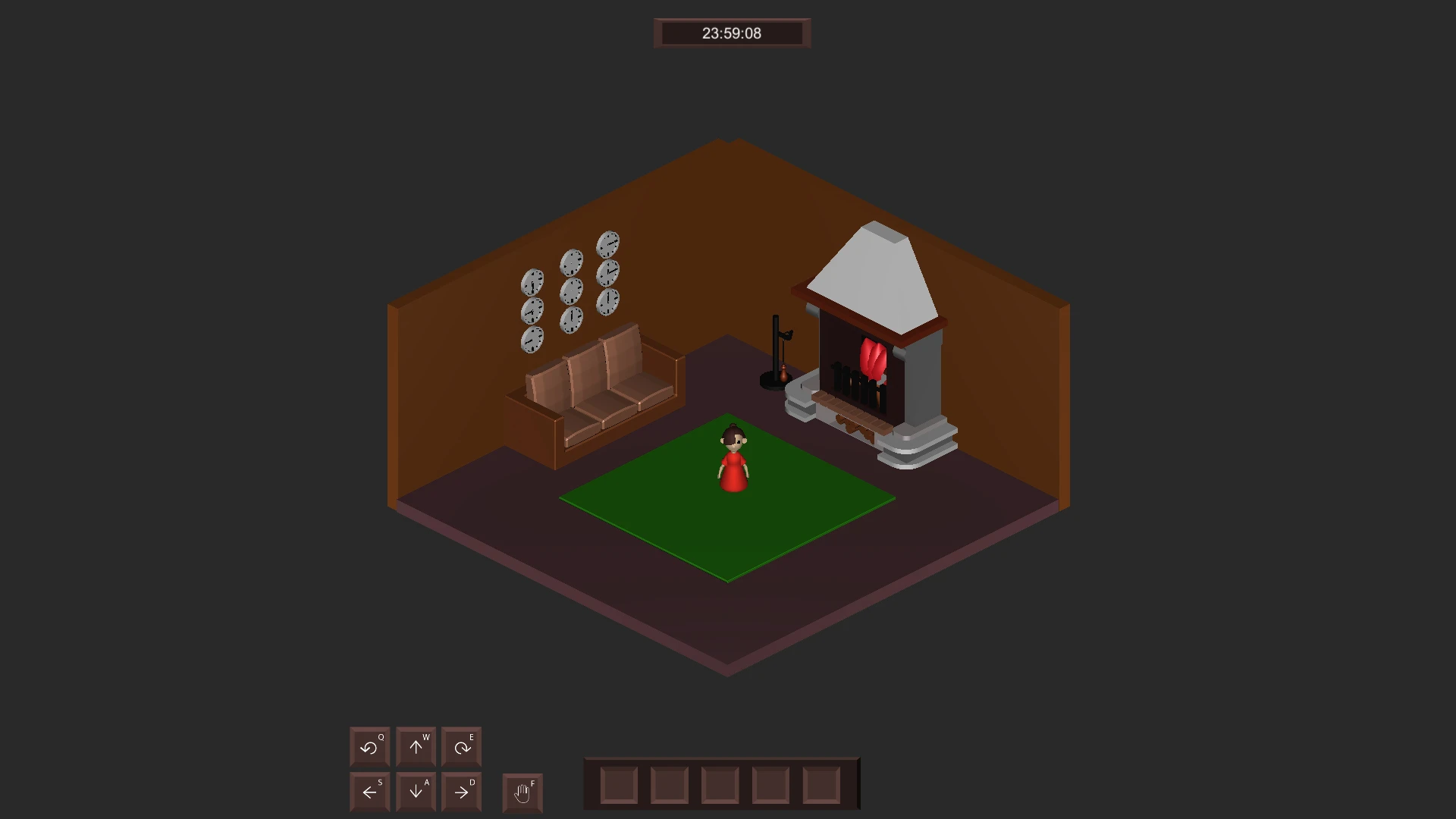Click the up arrow movement button
This screenshot has height=819, width=1456.
[416, 747]
